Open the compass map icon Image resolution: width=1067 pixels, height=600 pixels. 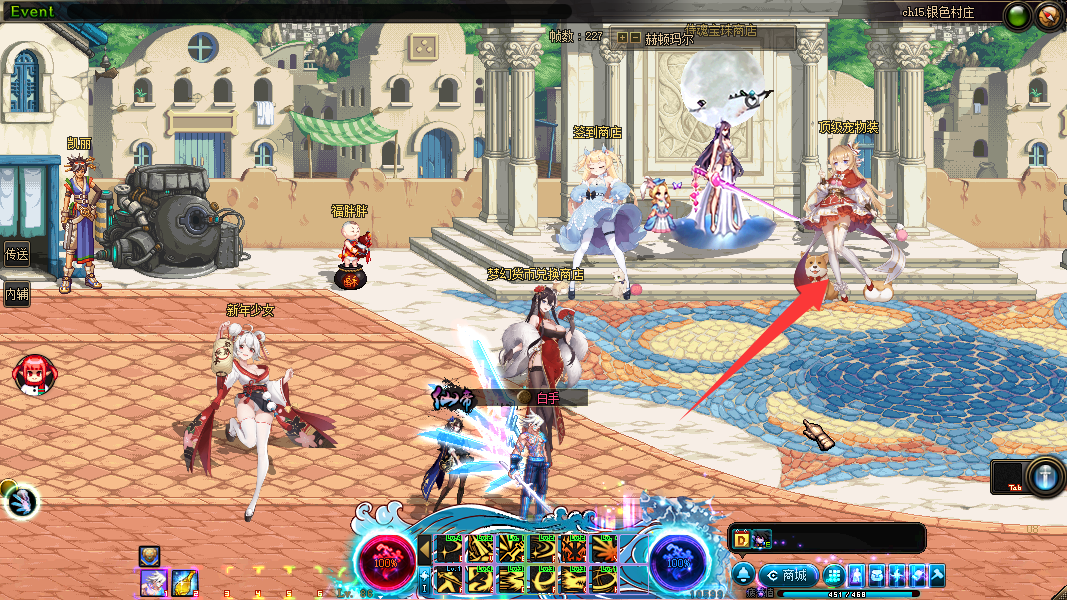click(1048, 16)
